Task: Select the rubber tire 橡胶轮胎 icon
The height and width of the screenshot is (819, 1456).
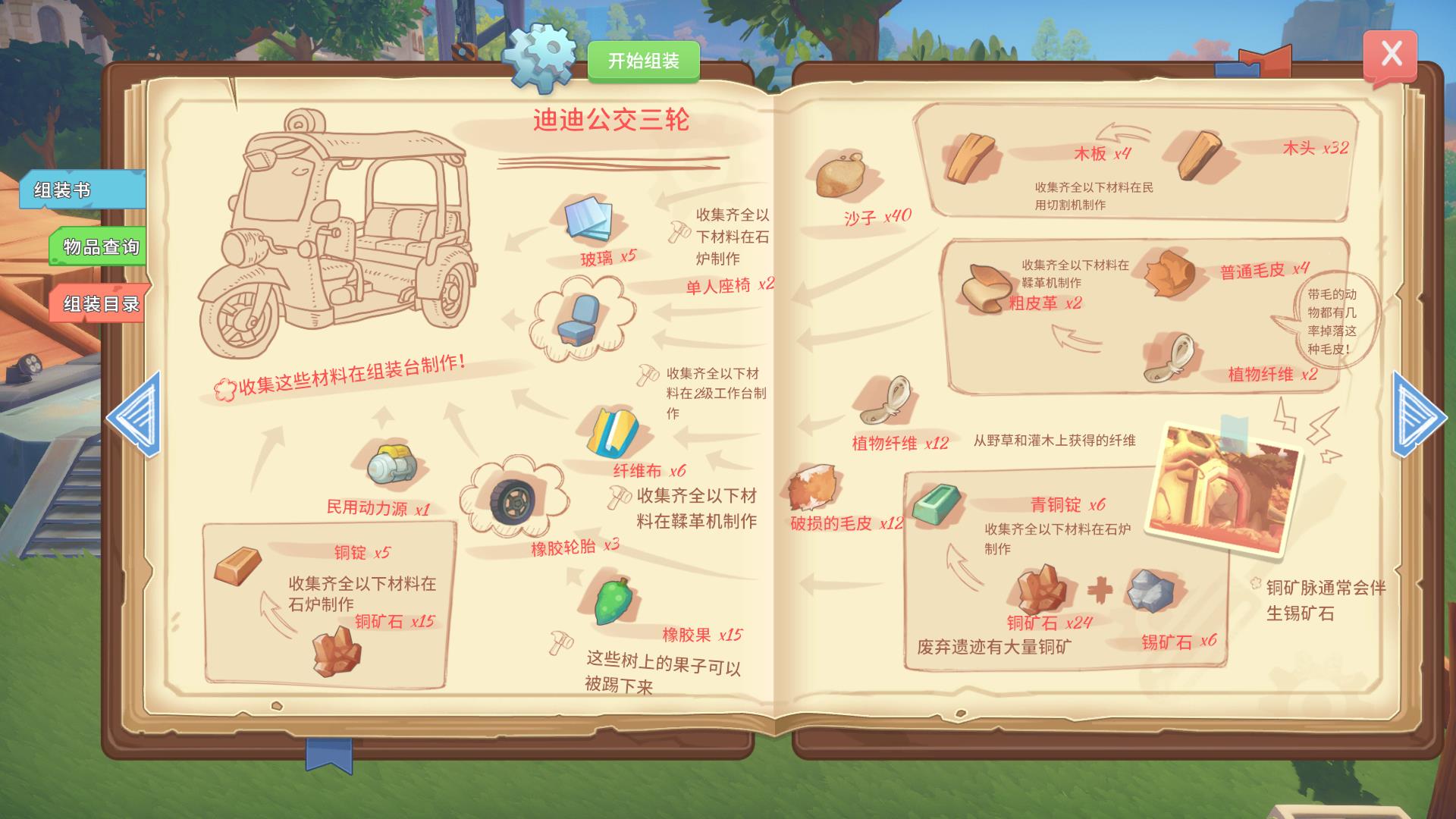Action: (x=512, y=499)
